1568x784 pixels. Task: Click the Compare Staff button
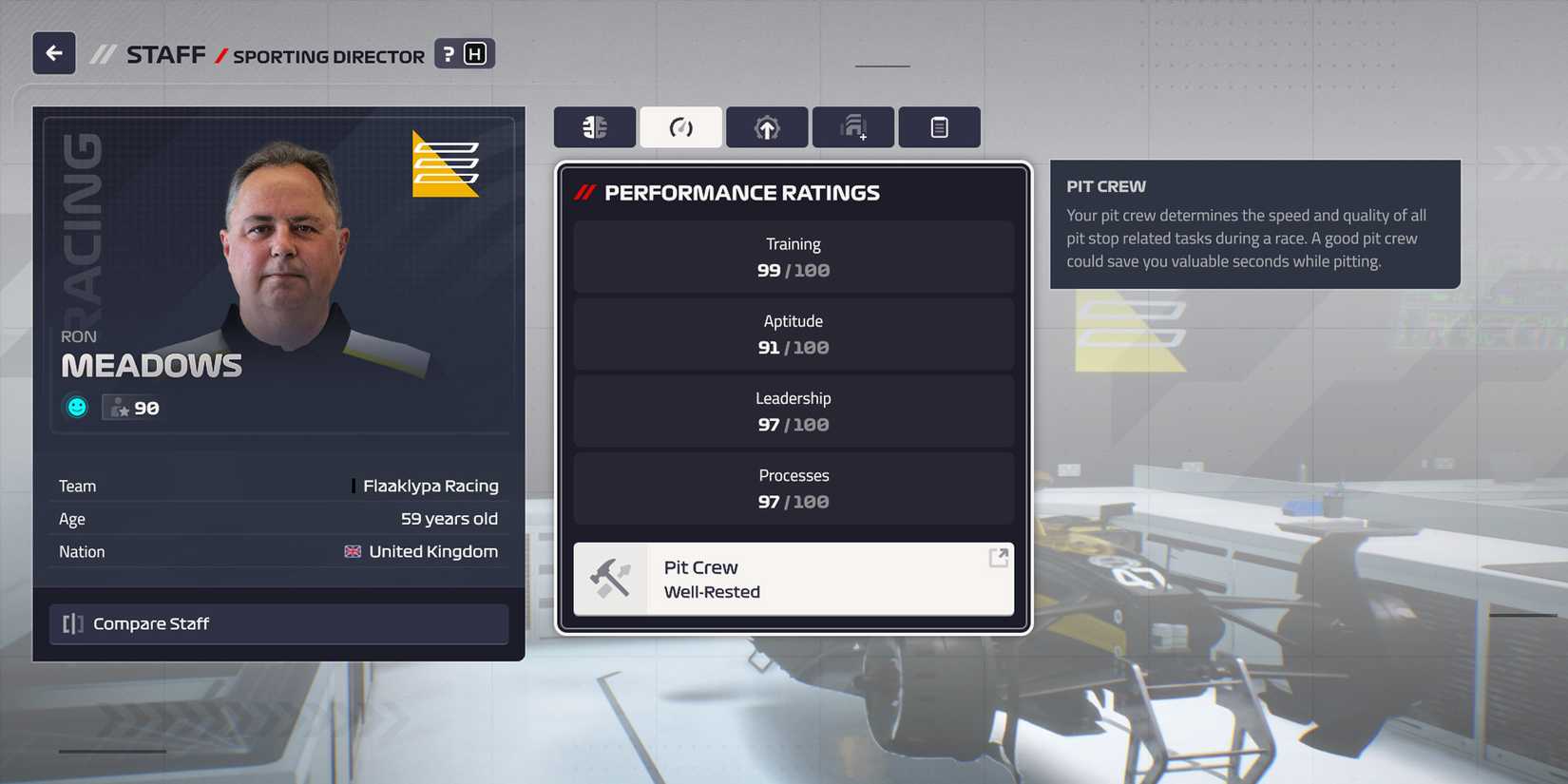tap(278, 623)
